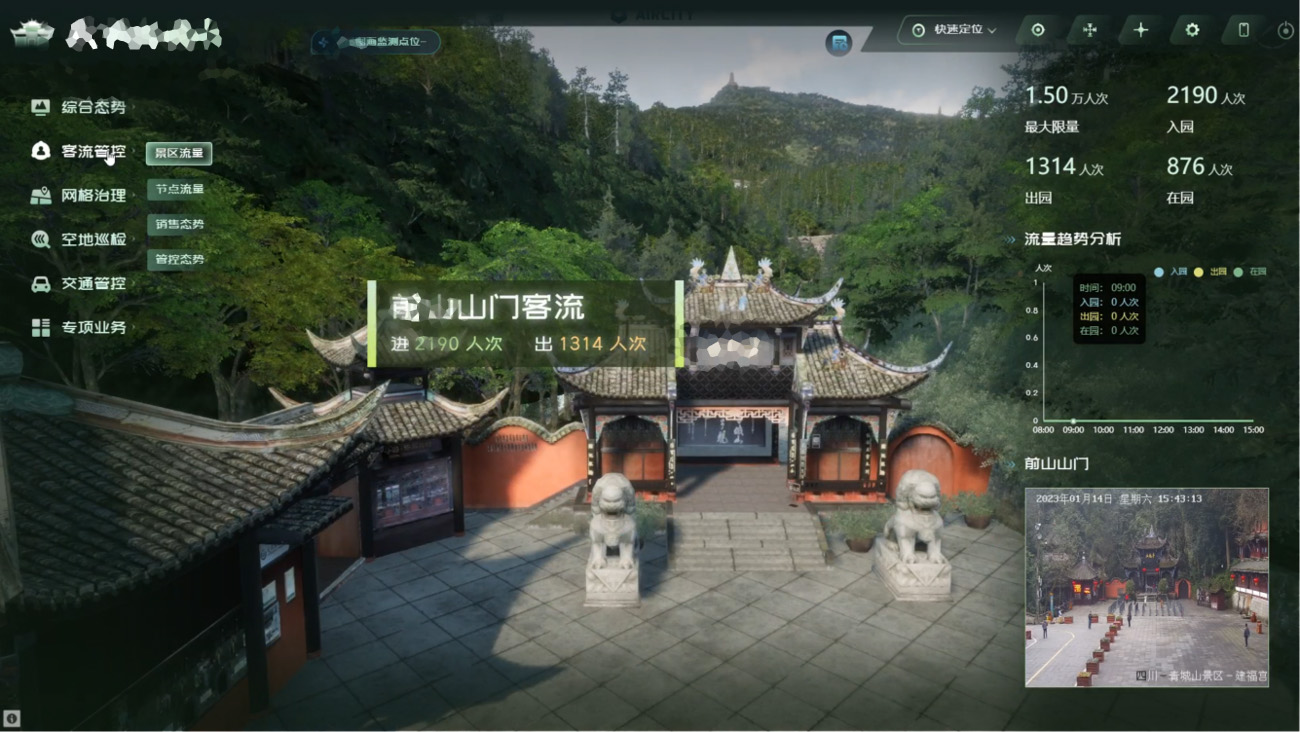
Task: Switch to 节点流量 view
Action: [179, 189]
